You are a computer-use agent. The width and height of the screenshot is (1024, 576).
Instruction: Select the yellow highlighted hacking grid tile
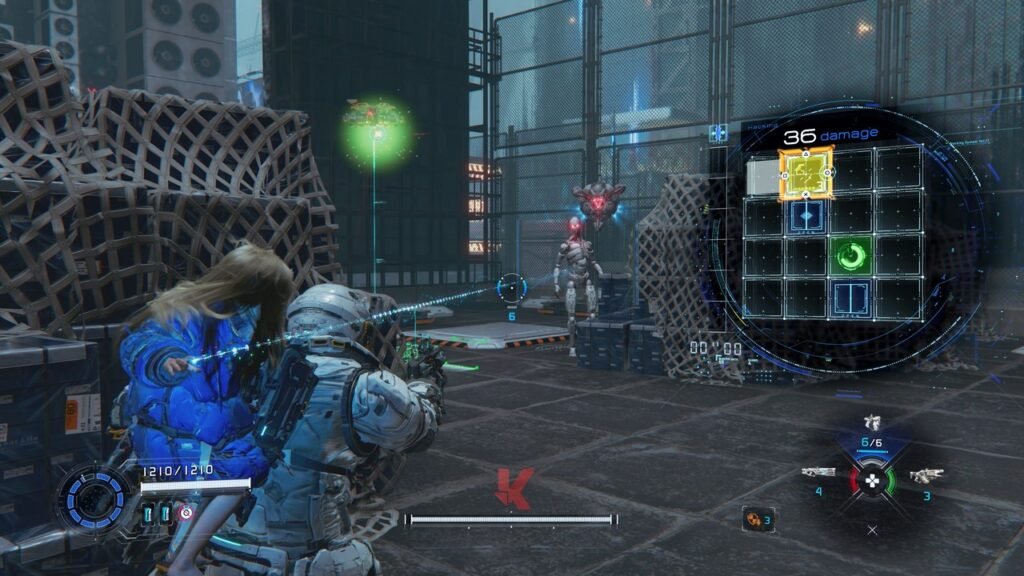pyautogui.click(x=806, y=171)
